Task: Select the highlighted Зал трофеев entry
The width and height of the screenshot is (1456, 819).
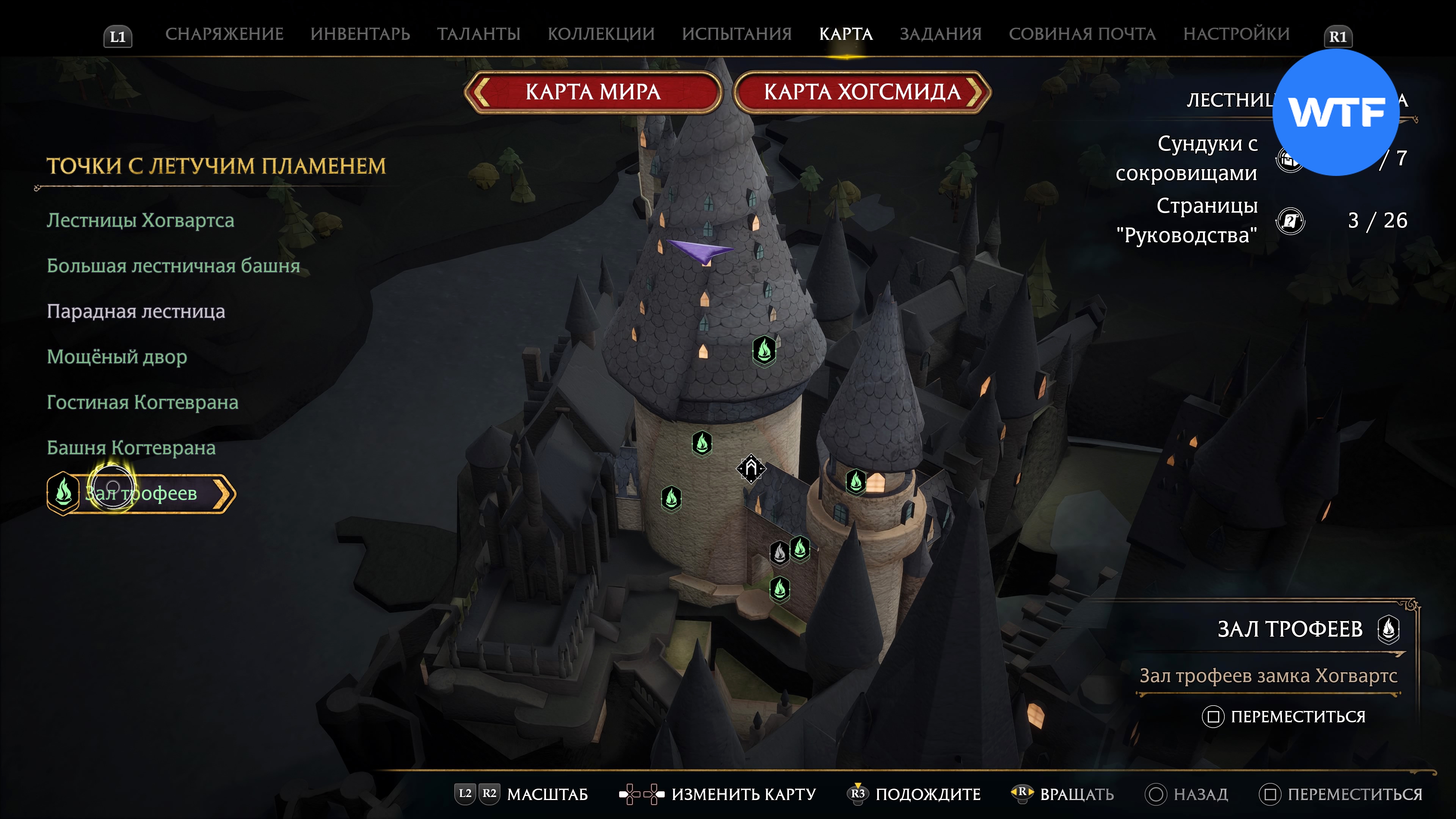Action: click(141, 493)
